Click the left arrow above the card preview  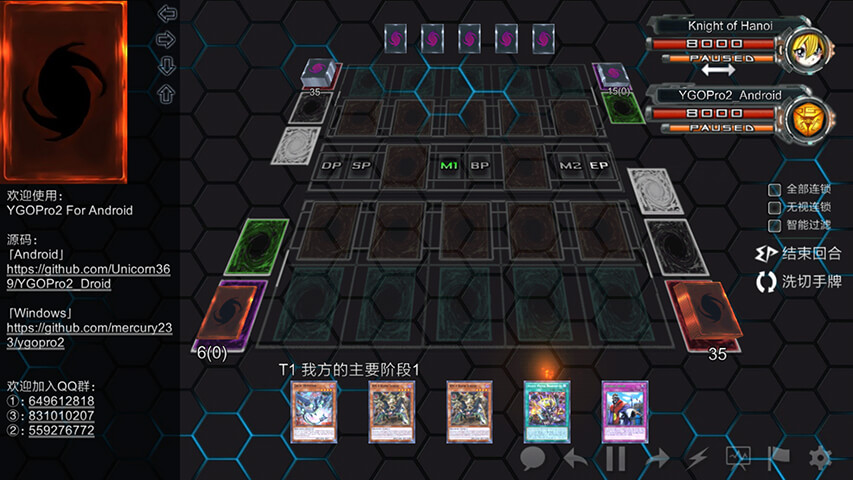click(x=167, y=14)
